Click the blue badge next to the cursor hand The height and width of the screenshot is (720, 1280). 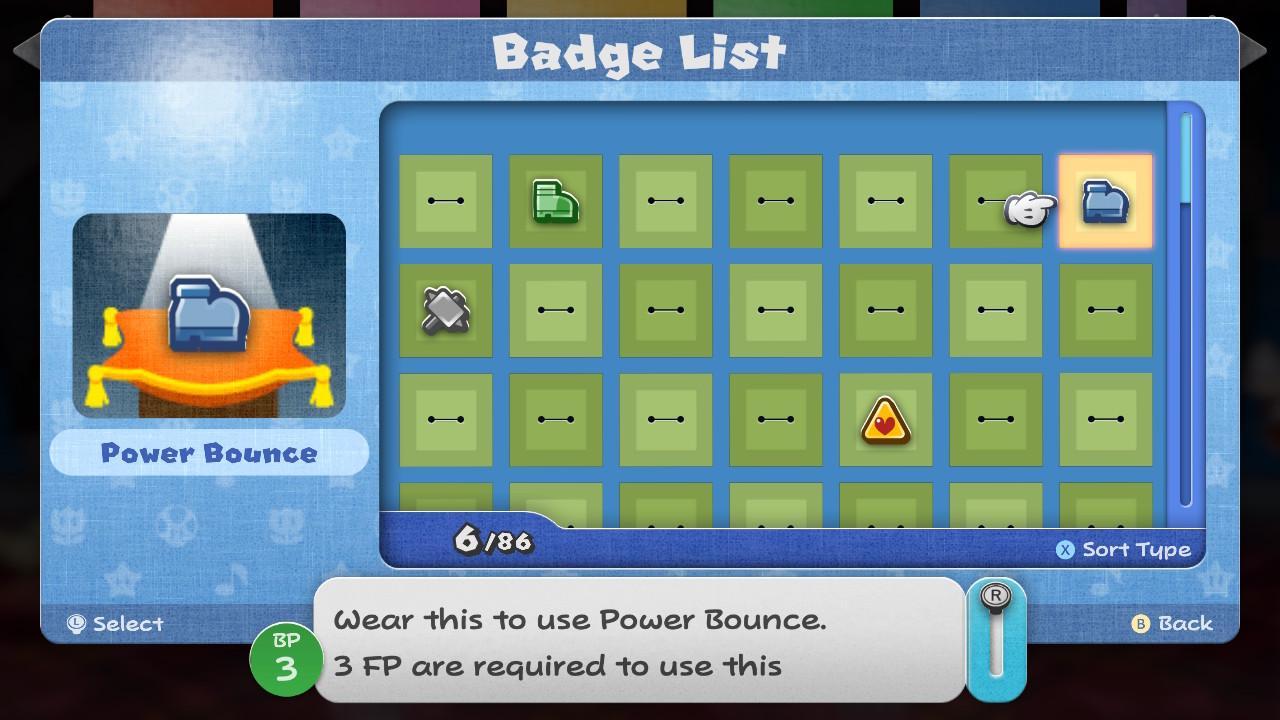click(1104, 200)
